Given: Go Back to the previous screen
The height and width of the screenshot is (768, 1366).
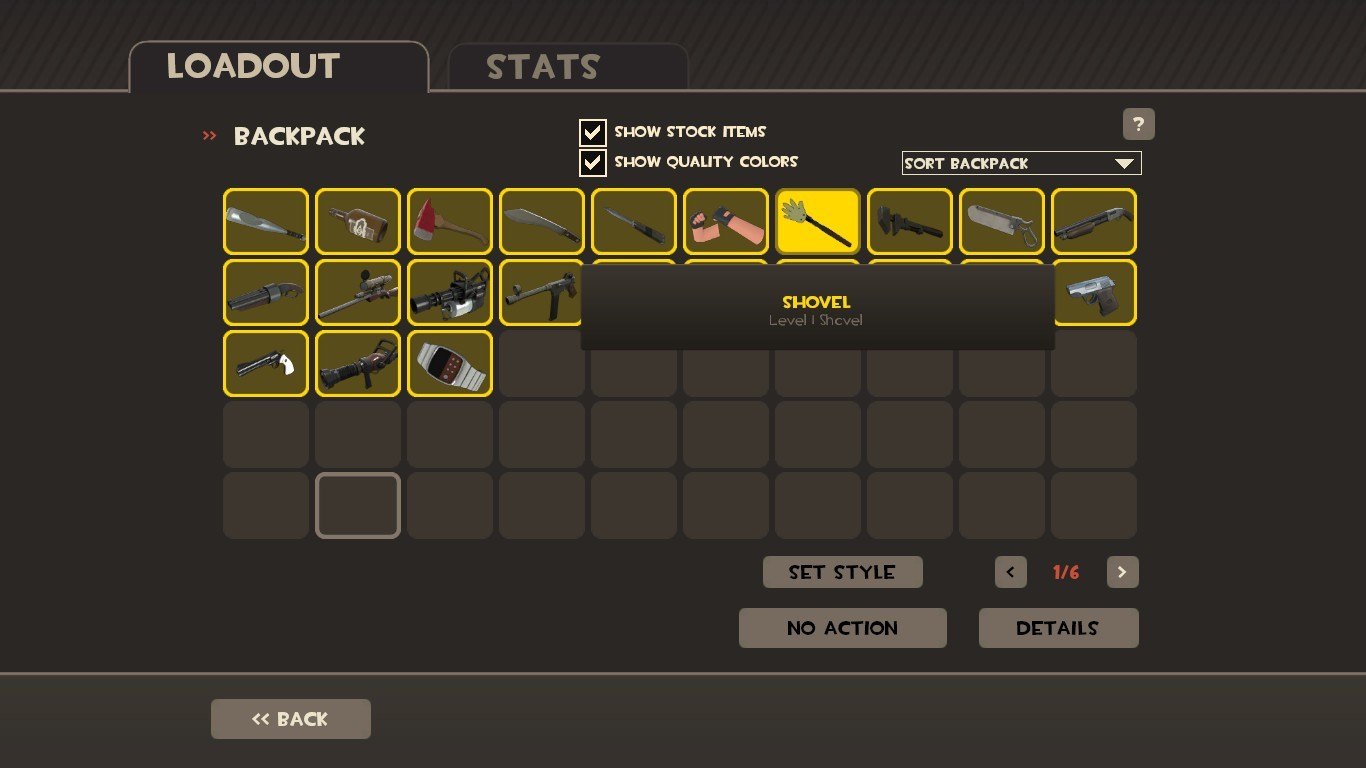Looking at the screenshot, I should (x=290, y=719).
